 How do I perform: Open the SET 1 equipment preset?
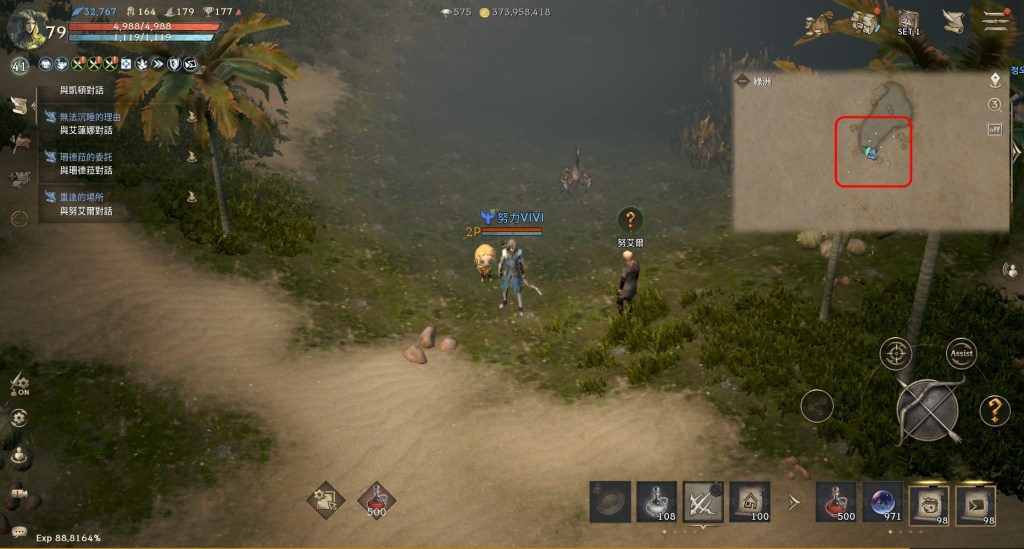pyautogui.click(x=909, y=22)
